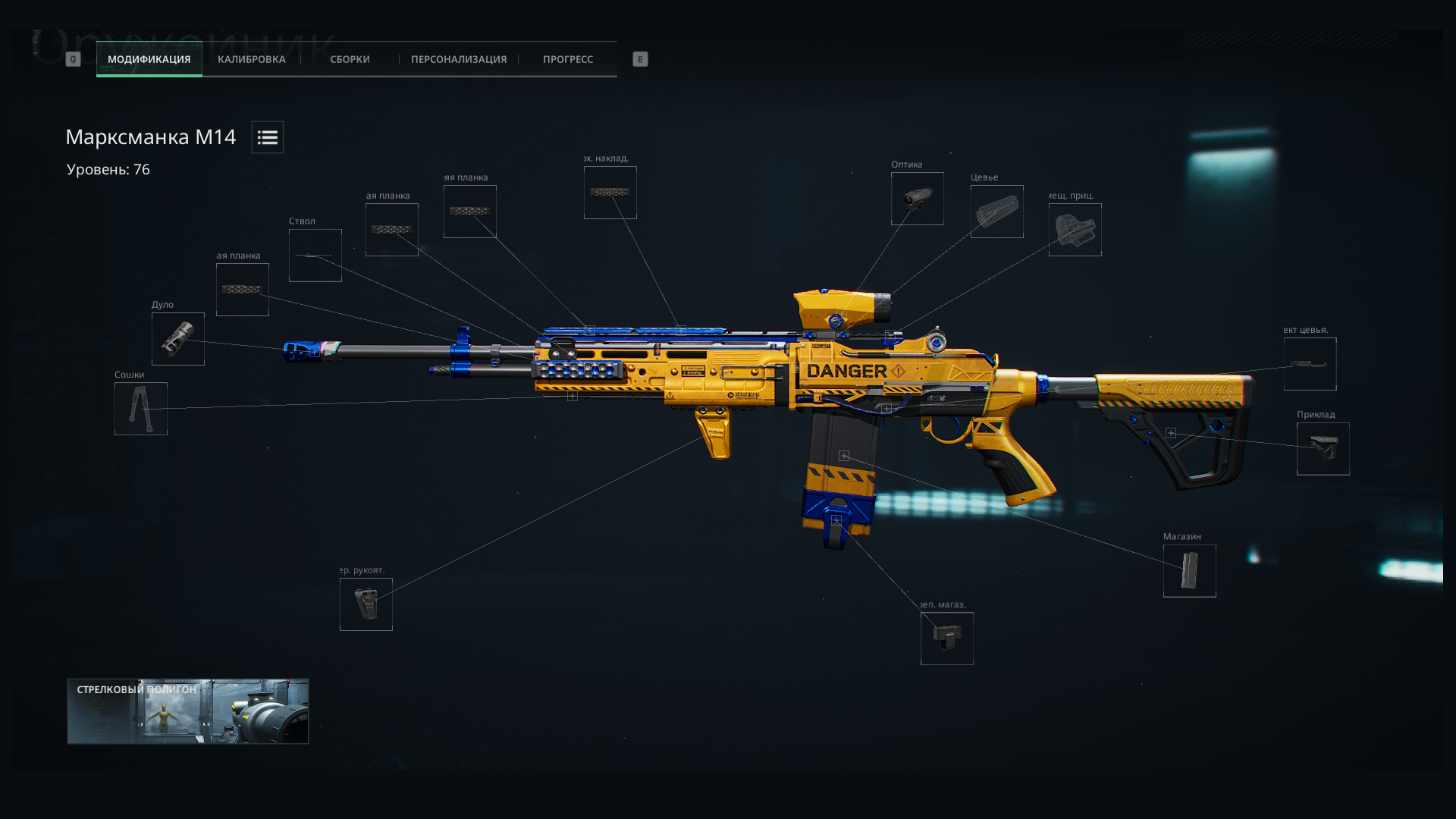Image resolution: width=1456 pixels, height=819 pixels.
Task: Choose the foregrip attachment slot
Action: coord(366,604)
